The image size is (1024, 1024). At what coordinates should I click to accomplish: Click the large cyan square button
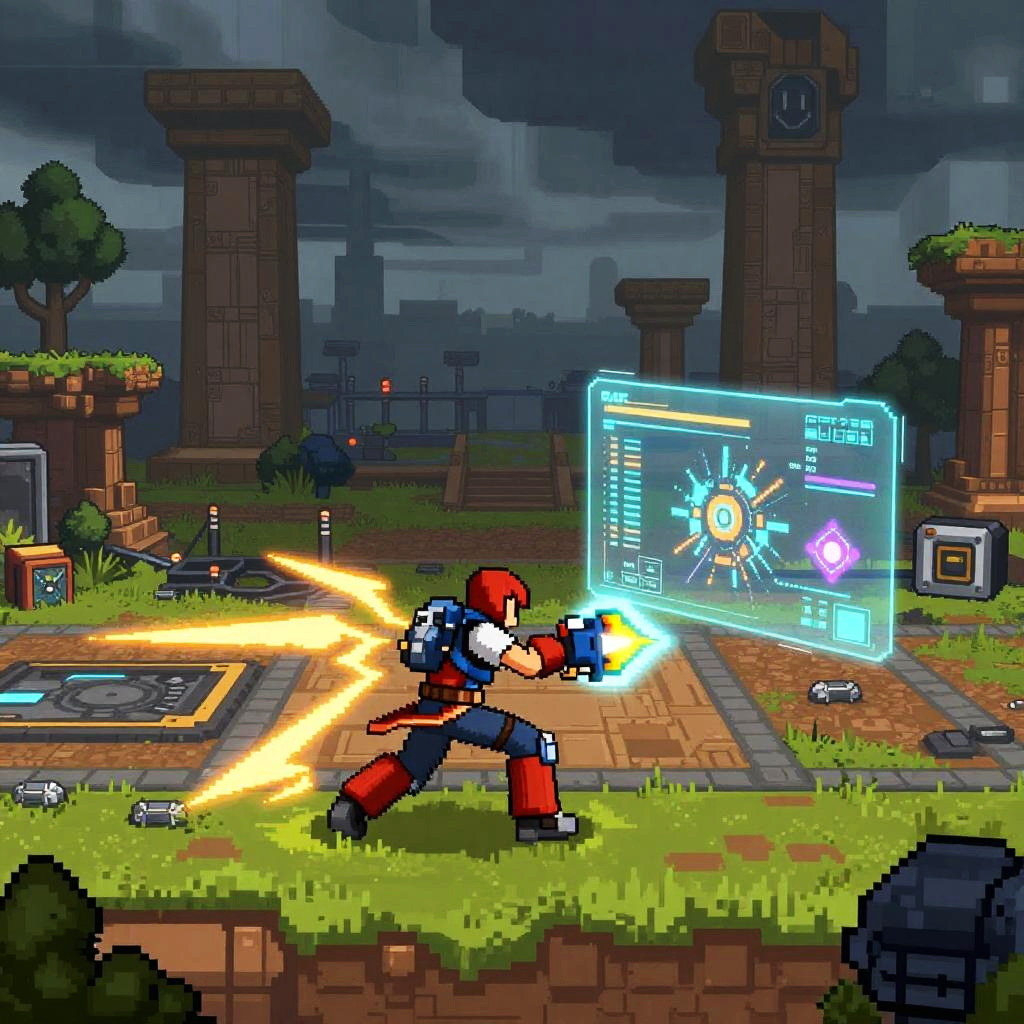tap(853, 623)
